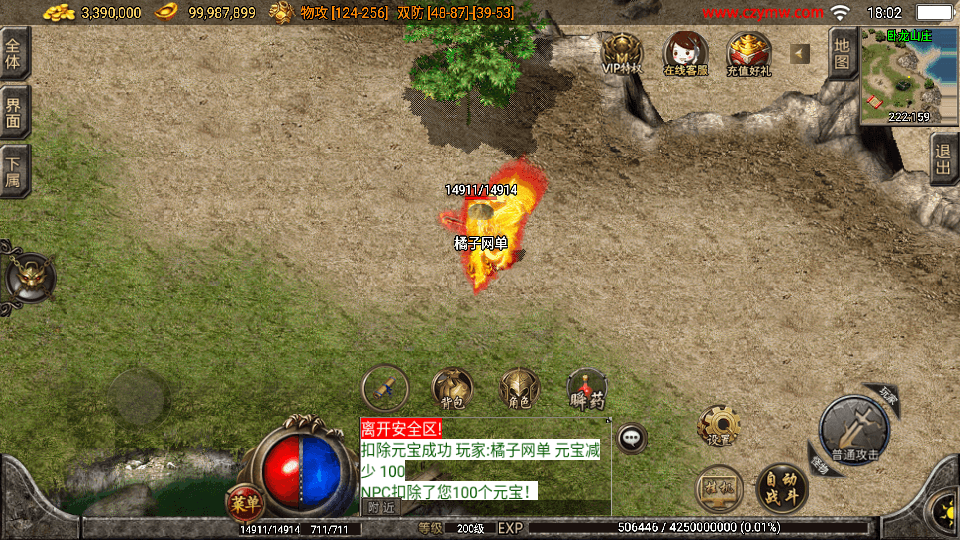
Task: Click the scroll icon beside the backpack
Action: pos(384,388)
